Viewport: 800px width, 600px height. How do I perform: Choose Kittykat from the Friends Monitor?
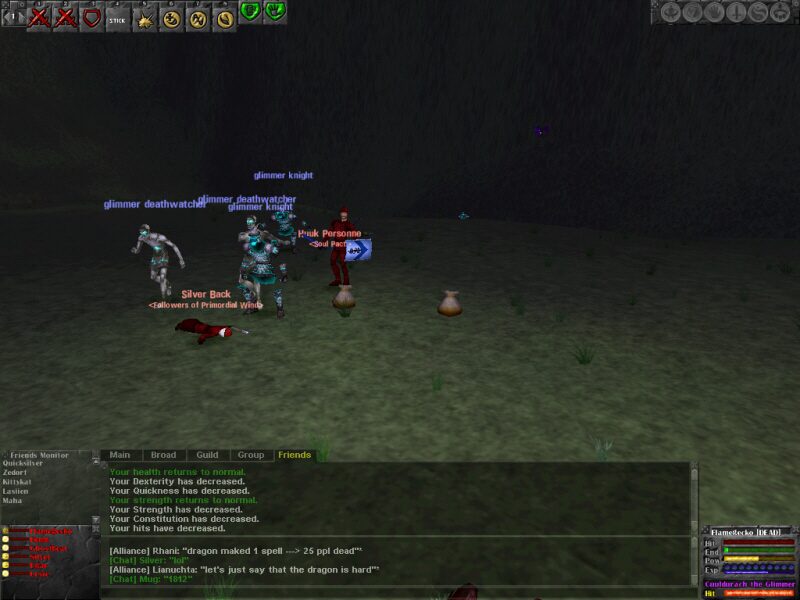[x=19, y=482]
